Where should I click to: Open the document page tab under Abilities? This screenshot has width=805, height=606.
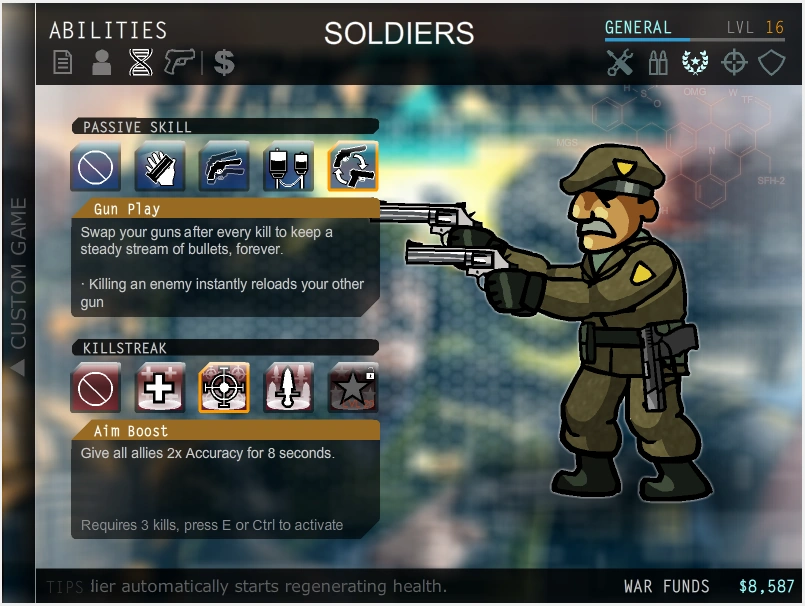[x=63, y=63]
